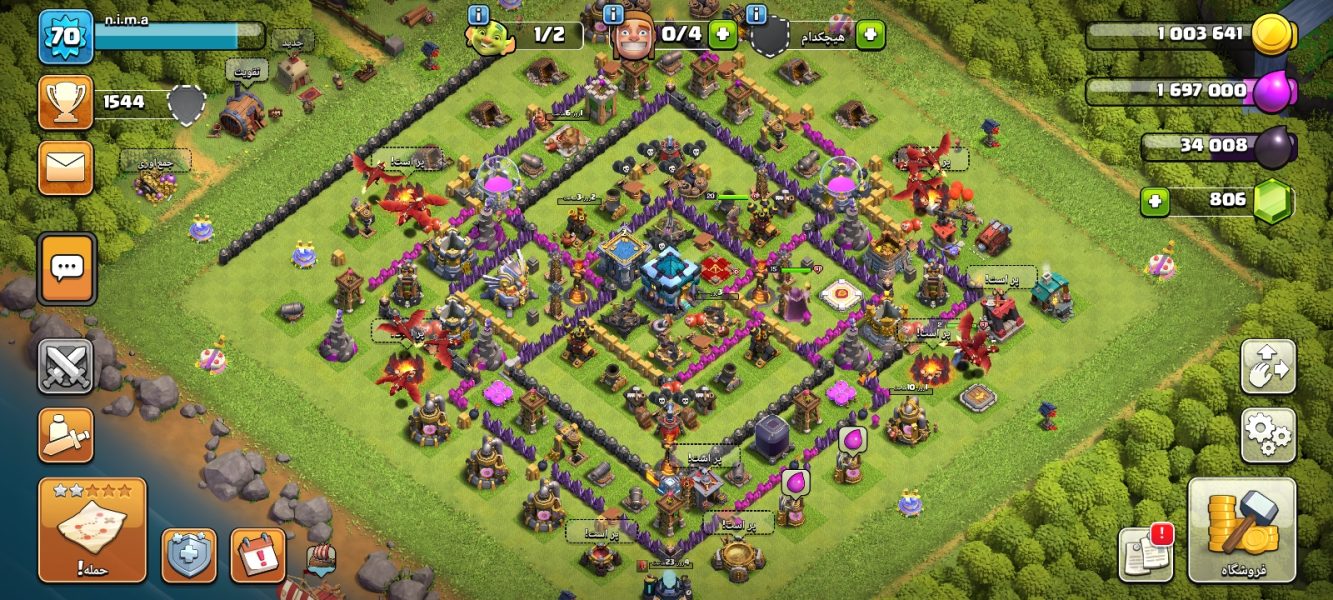Open the mail envelope inbox

tap(66, 167)
